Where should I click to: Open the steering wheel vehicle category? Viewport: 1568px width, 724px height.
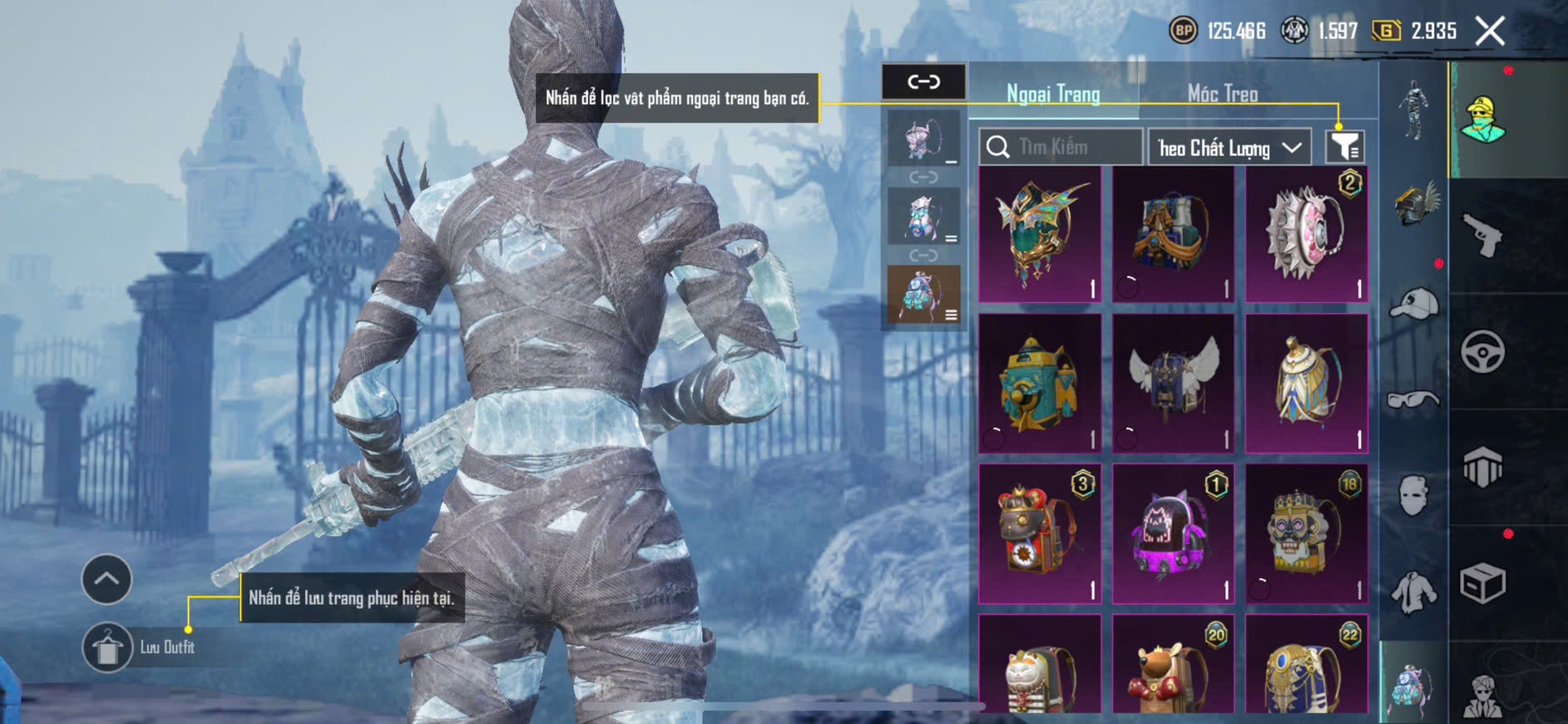click(x=1482, y=351)
